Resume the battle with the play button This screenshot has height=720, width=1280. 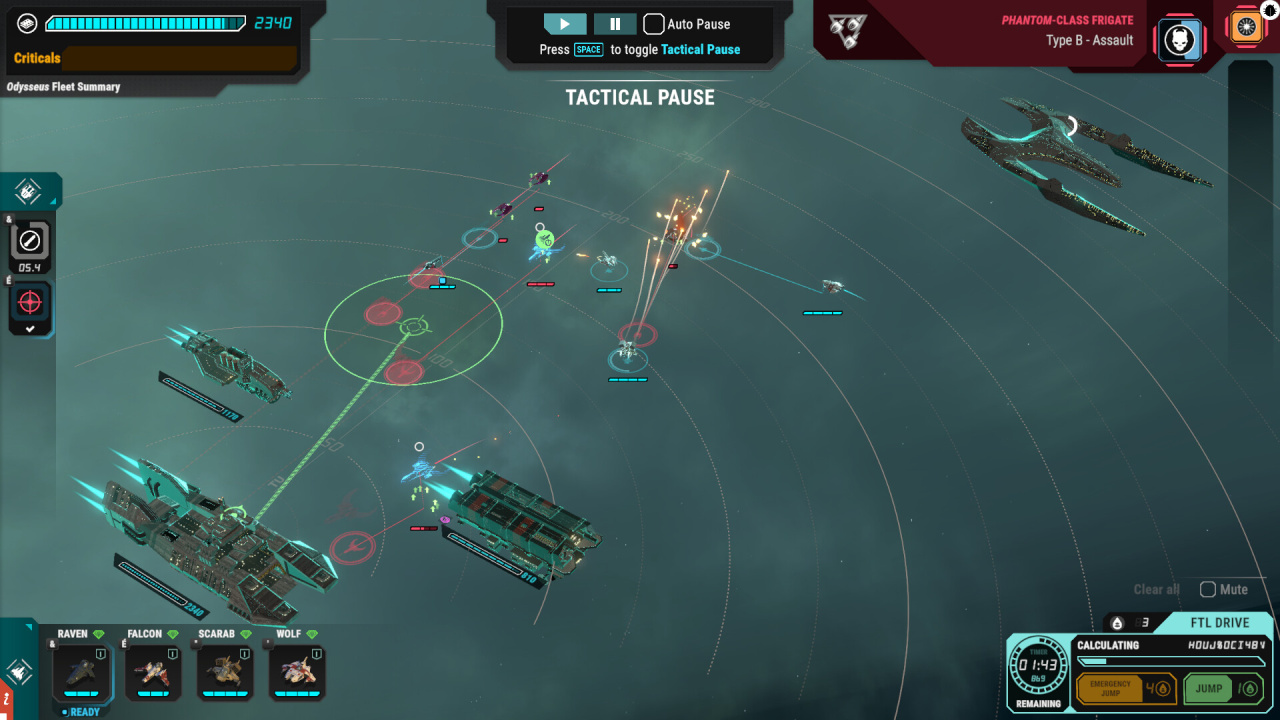(565, 24)
